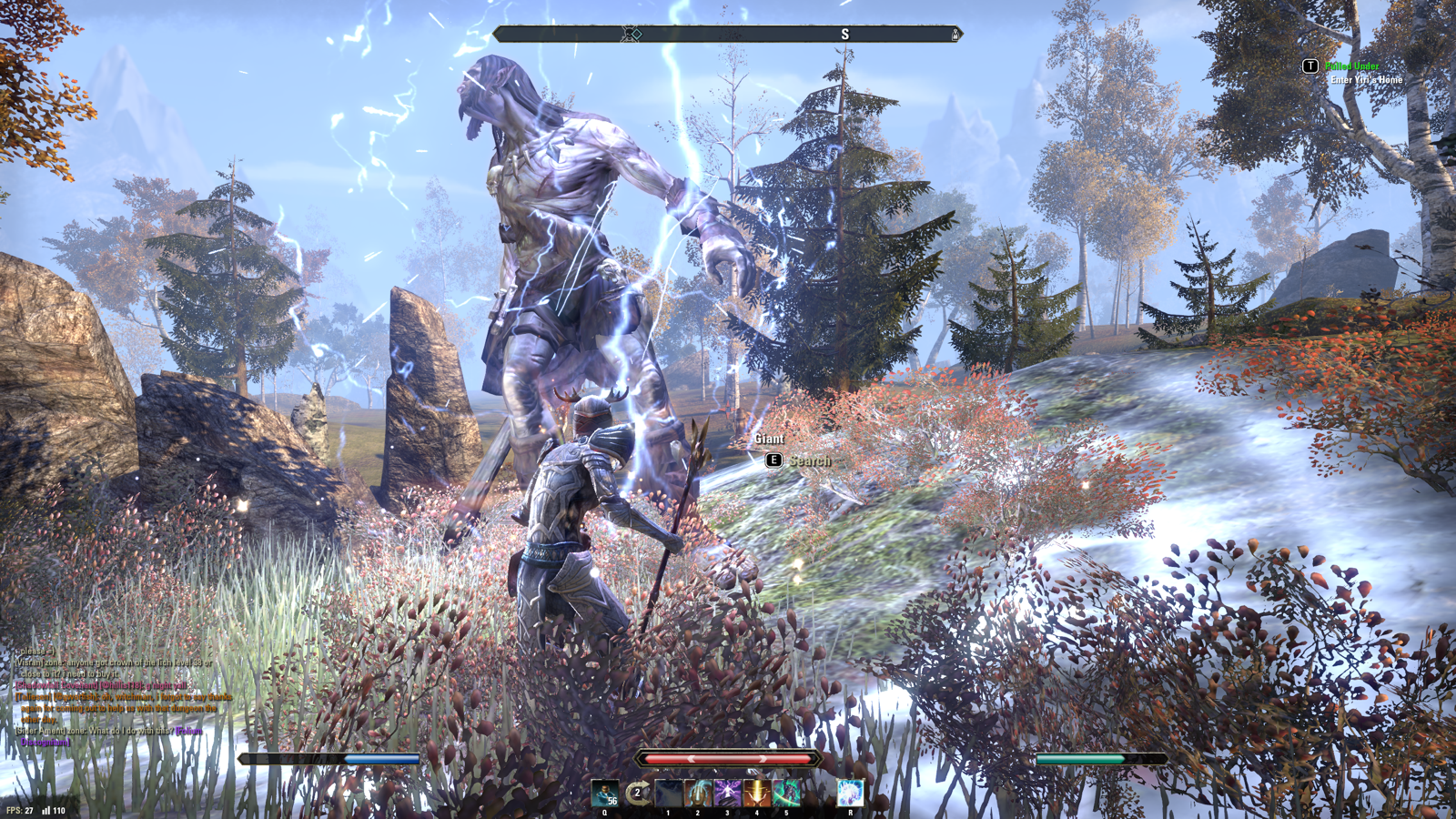Image resolution: width=1456 pixels, height=819 pixels.
Task: Use the quickslot potion with 56 charges
Action: [604, 793]
